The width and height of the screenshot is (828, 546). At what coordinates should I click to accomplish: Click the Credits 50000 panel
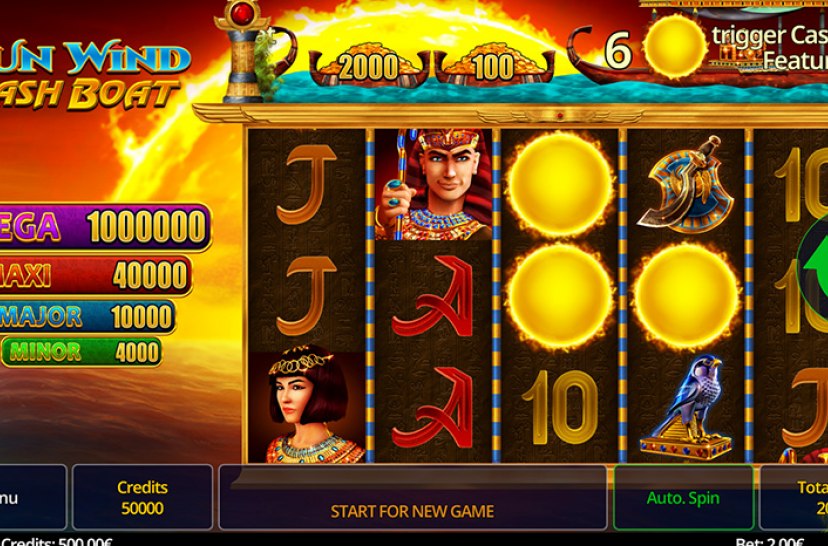point(142,497)
